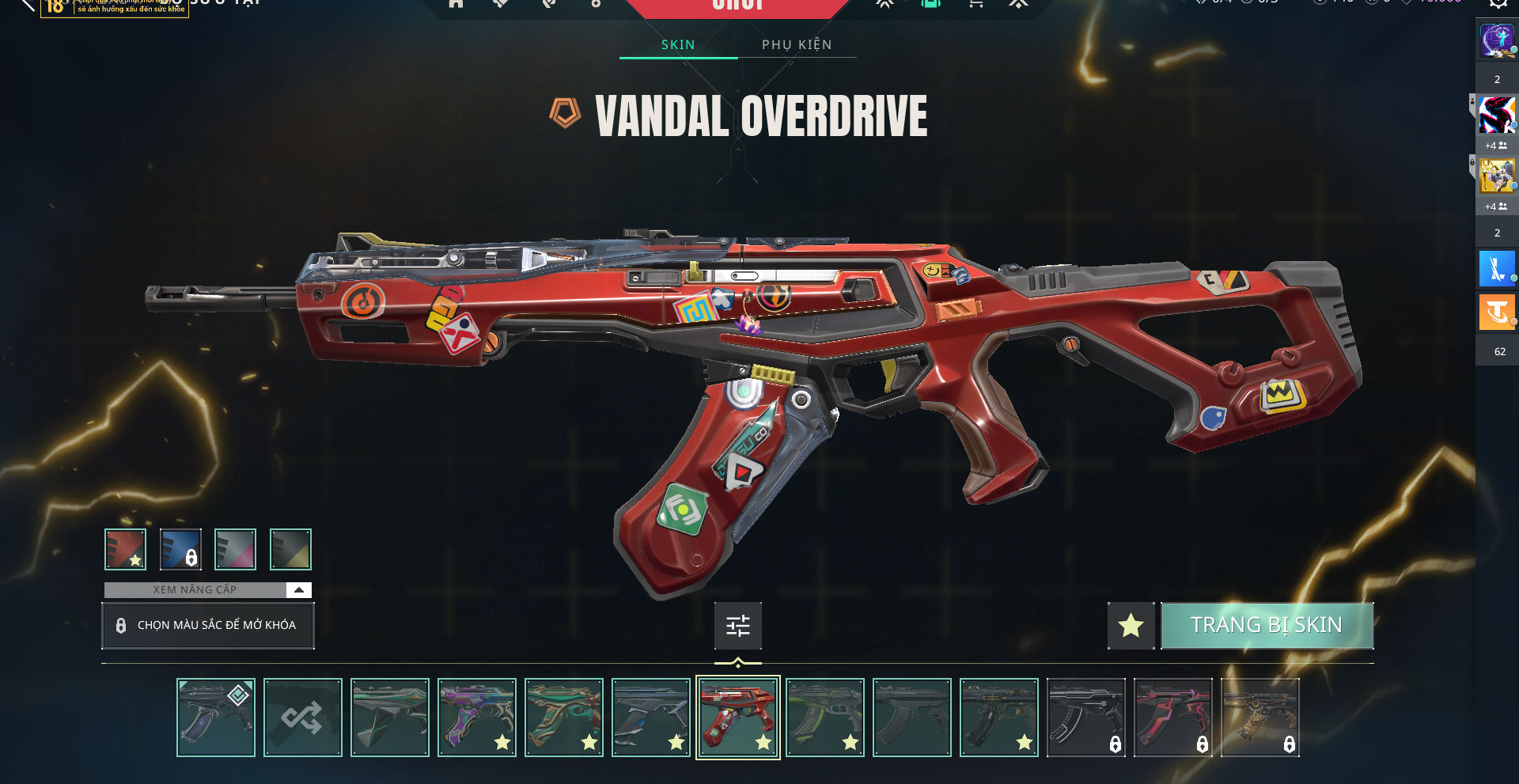This screenshot has height=784, width=1519.
Task: Select the red Overdrive Vandal thumbnail
Action: (737, 718)
